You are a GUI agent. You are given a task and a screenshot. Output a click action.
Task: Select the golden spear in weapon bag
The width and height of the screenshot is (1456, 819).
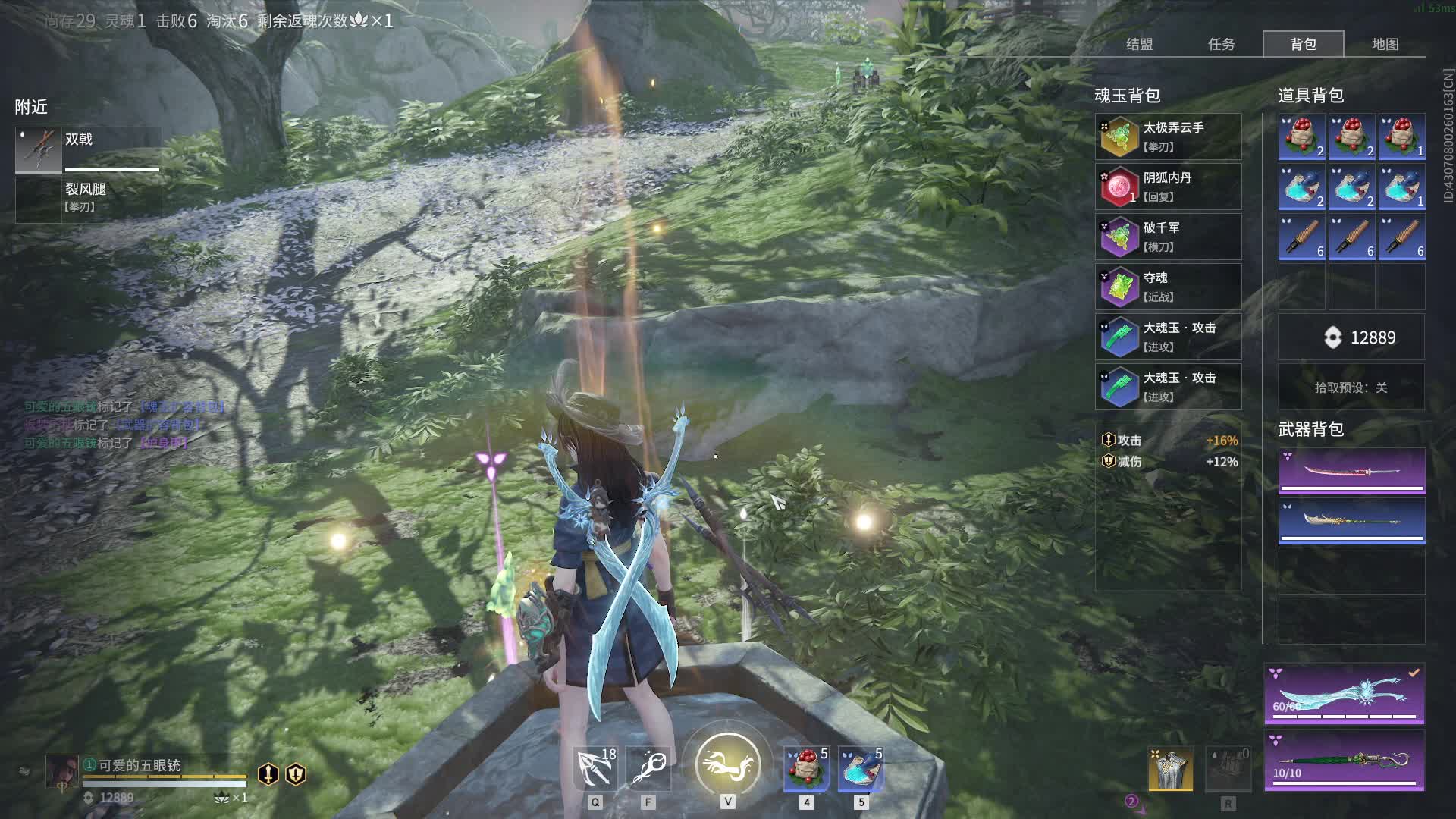tap(1351, 521)
